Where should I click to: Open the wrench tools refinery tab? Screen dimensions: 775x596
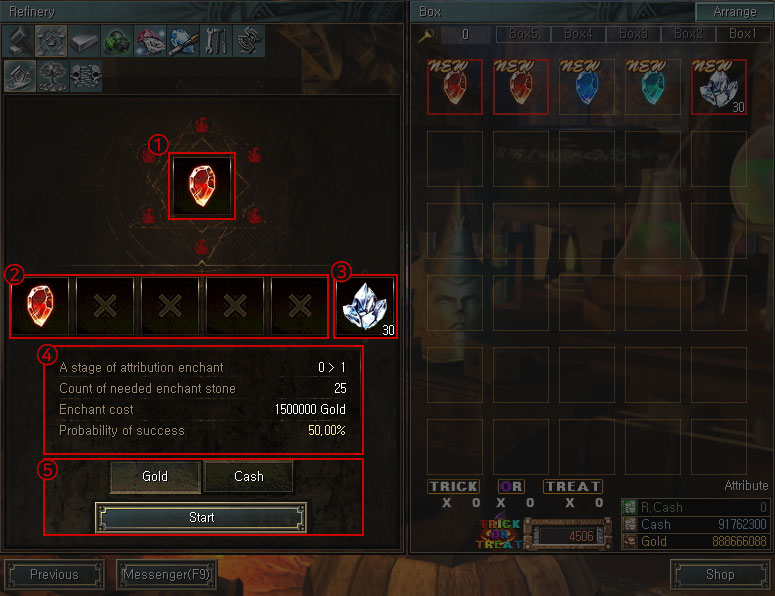(x=214, y=41)
